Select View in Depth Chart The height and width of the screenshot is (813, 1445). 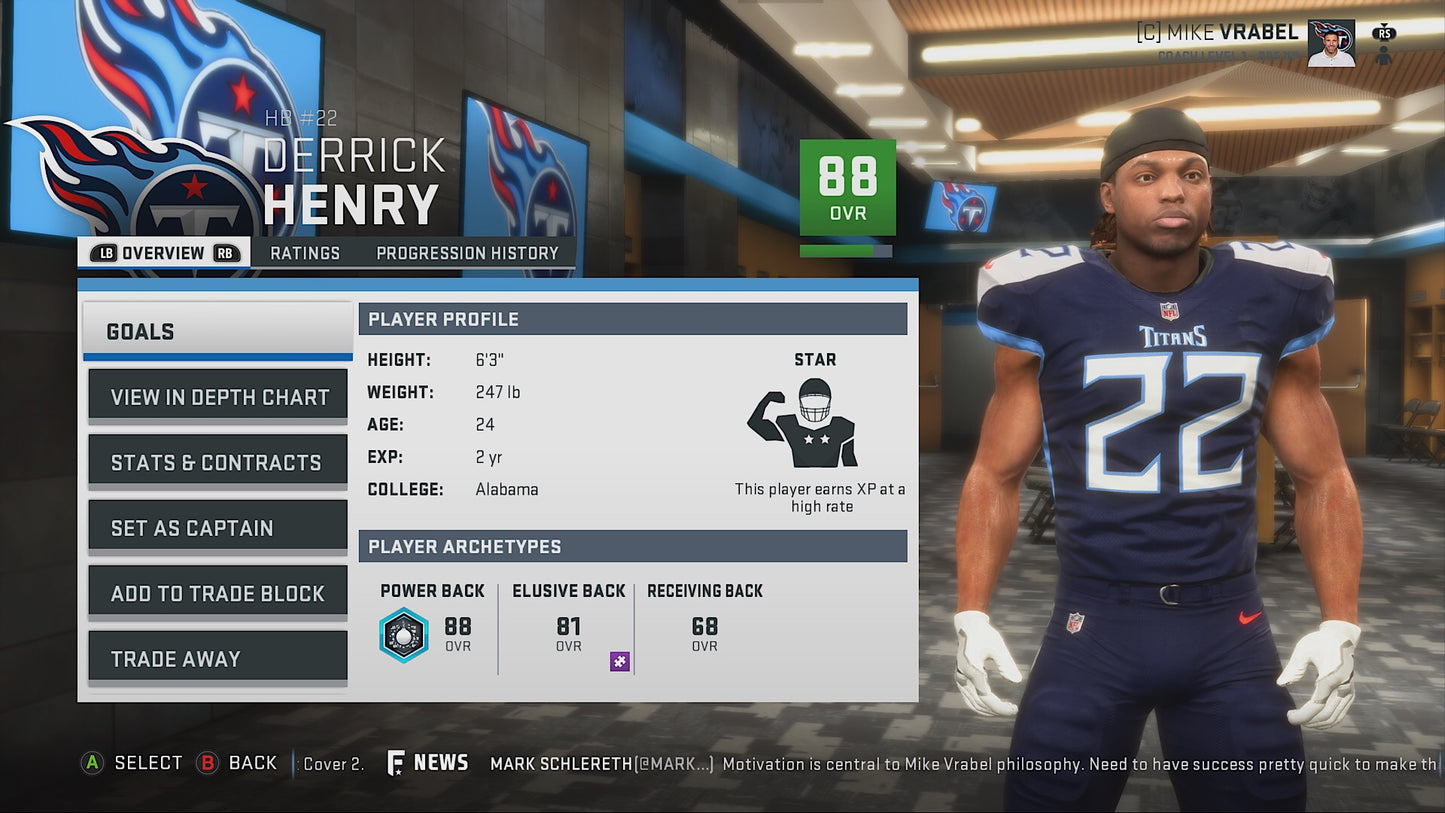218,397
